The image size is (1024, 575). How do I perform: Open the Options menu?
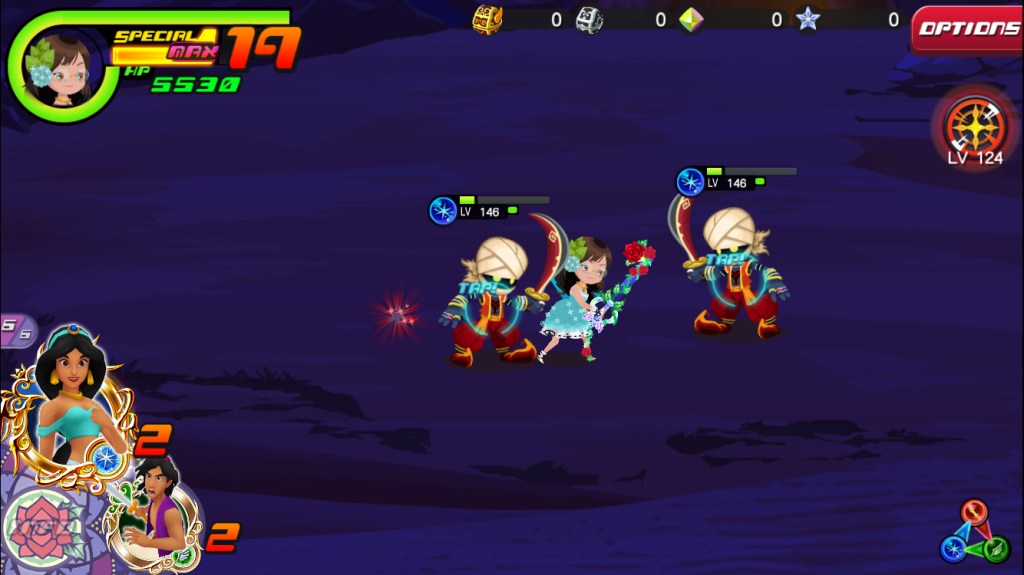tap(967, 28)
